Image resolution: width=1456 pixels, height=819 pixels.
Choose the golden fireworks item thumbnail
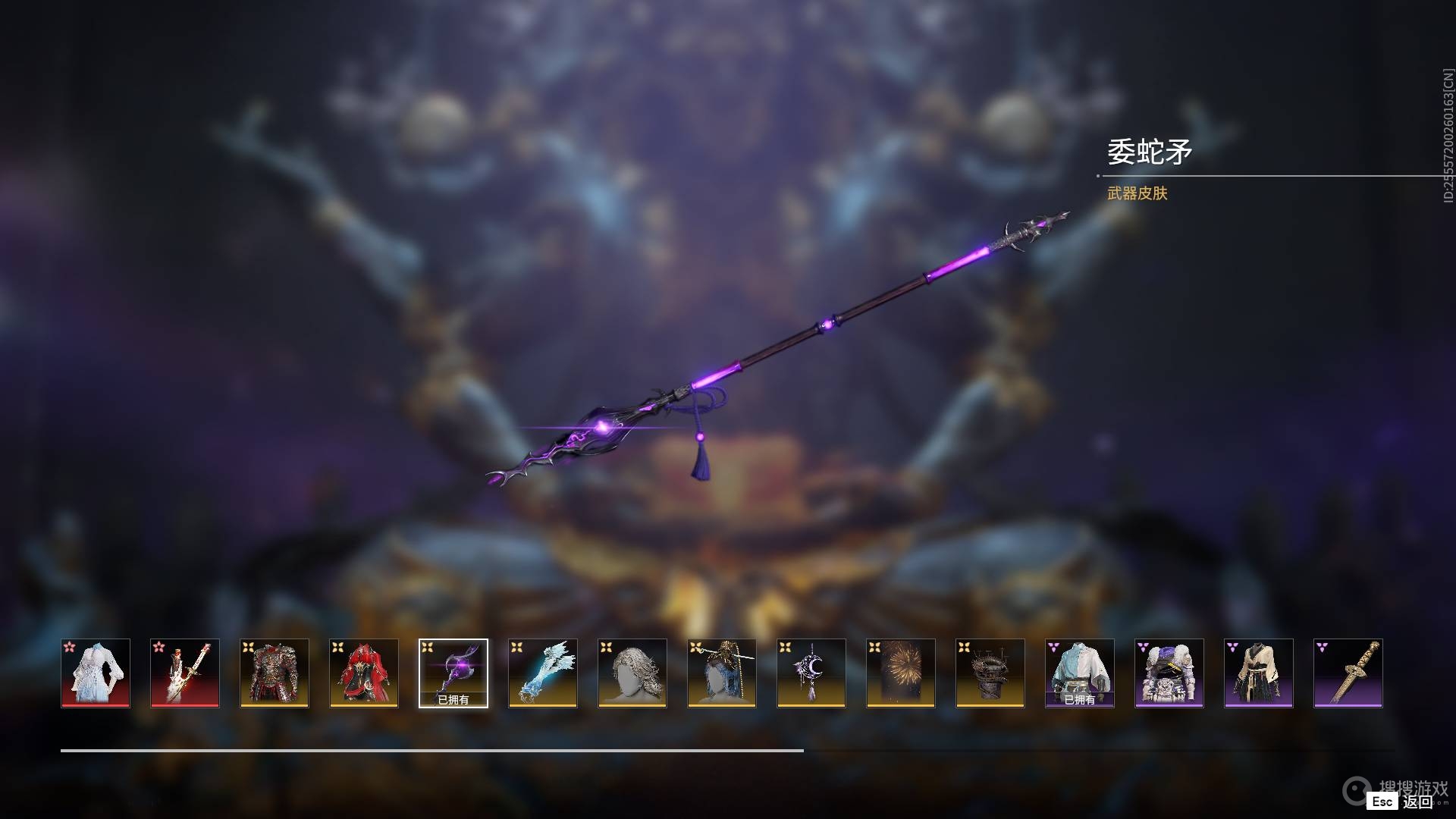point(901,673)
